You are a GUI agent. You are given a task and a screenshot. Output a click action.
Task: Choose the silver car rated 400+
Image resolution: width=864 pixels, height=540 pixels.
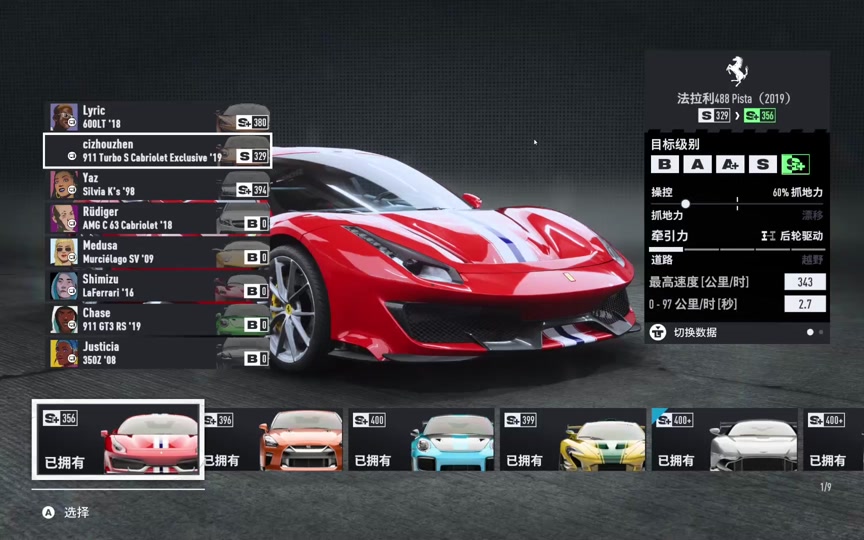[x=724, y=440]
